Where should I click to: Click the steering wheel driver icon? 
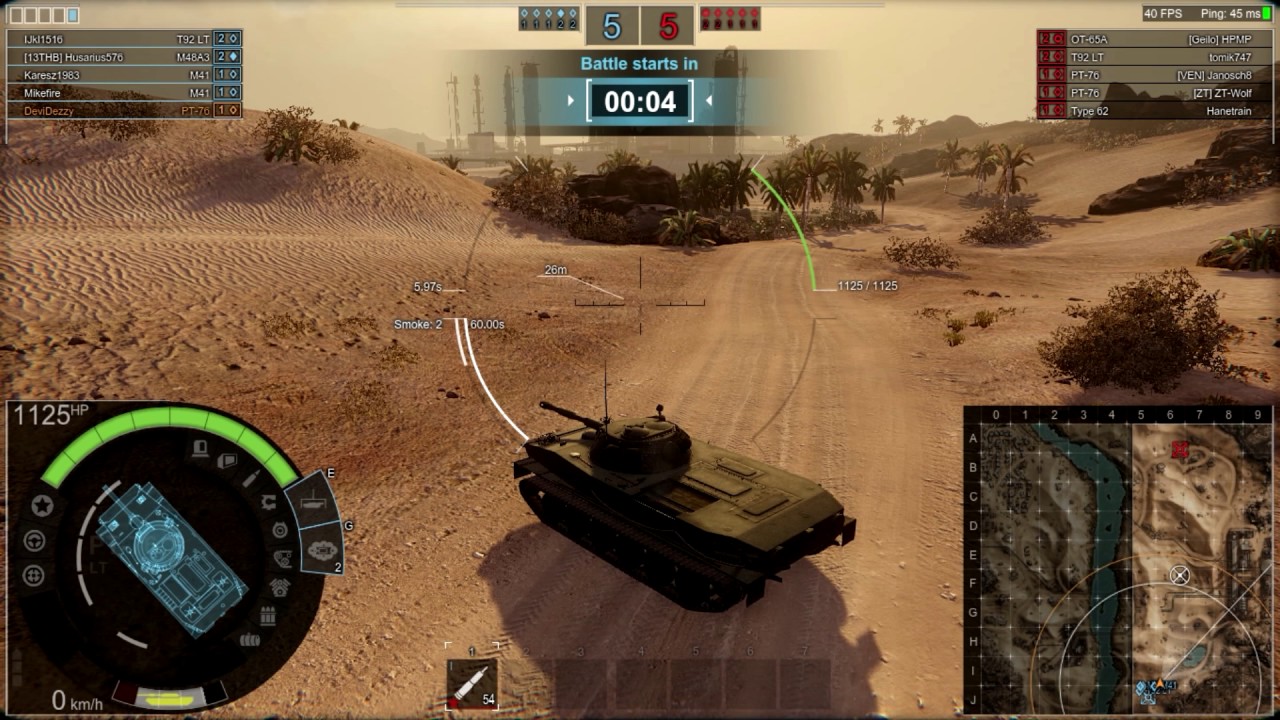pyautogui.click(x=34, y=541)
